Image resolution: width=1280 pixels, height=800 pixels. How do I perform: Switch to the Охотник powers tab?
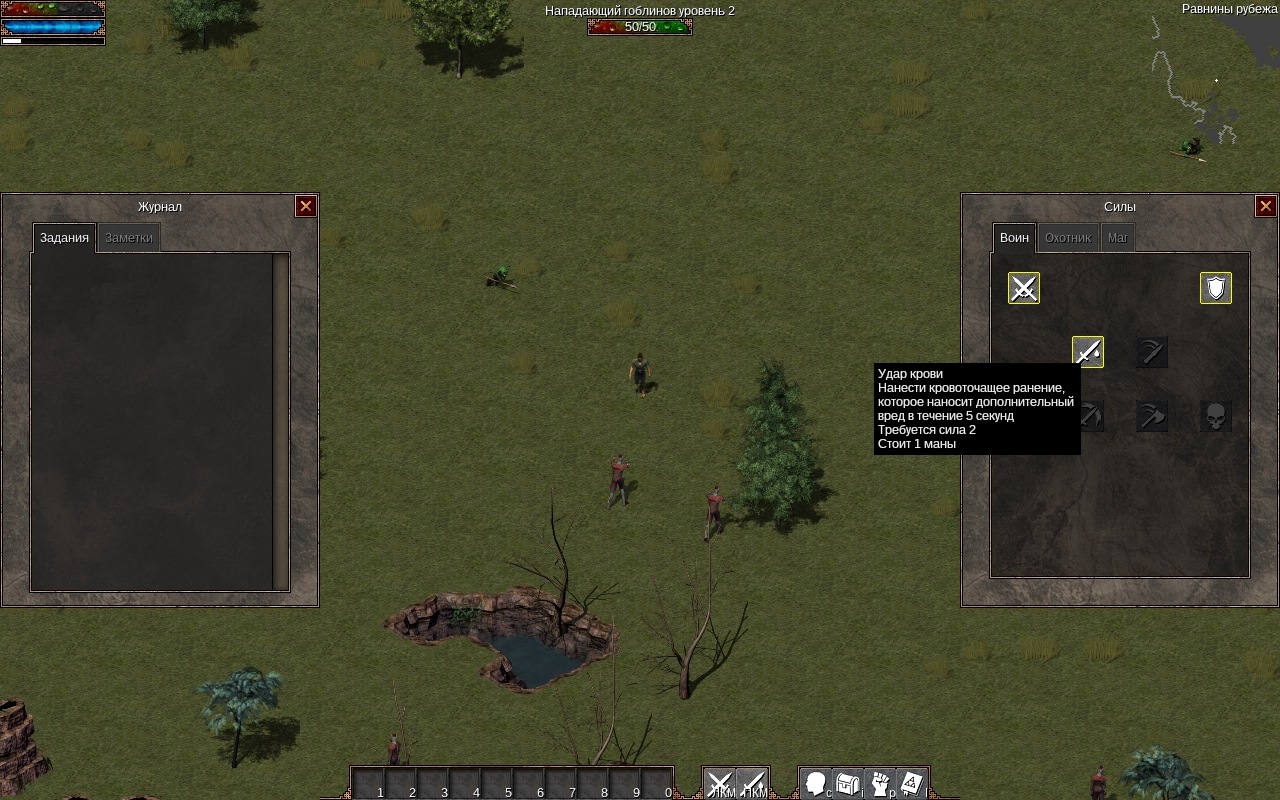click(x=1067, y=238)
